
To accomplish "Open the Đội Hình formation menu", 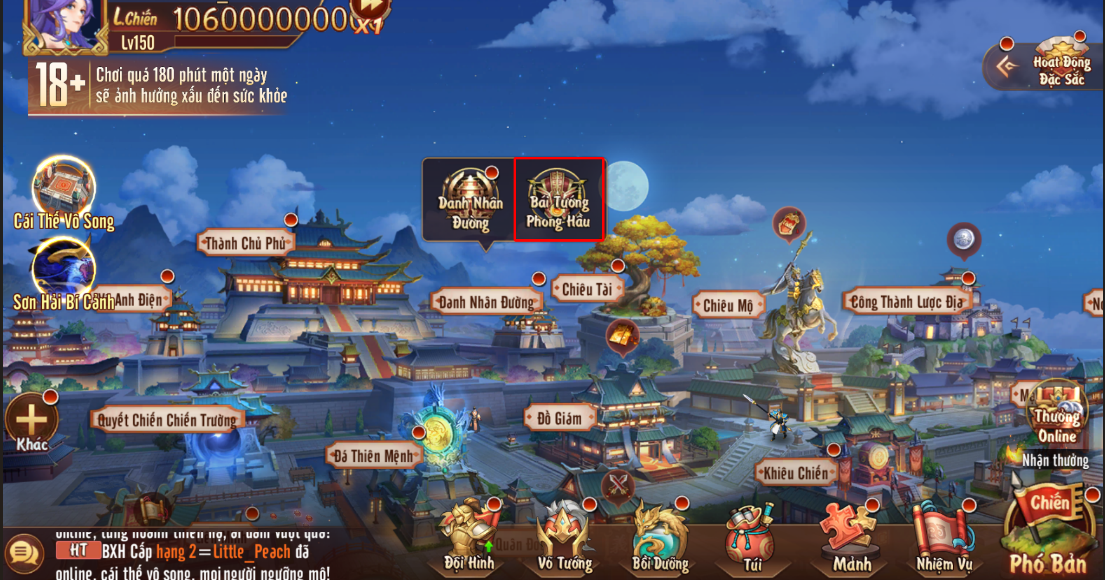I will click(468, 535).
